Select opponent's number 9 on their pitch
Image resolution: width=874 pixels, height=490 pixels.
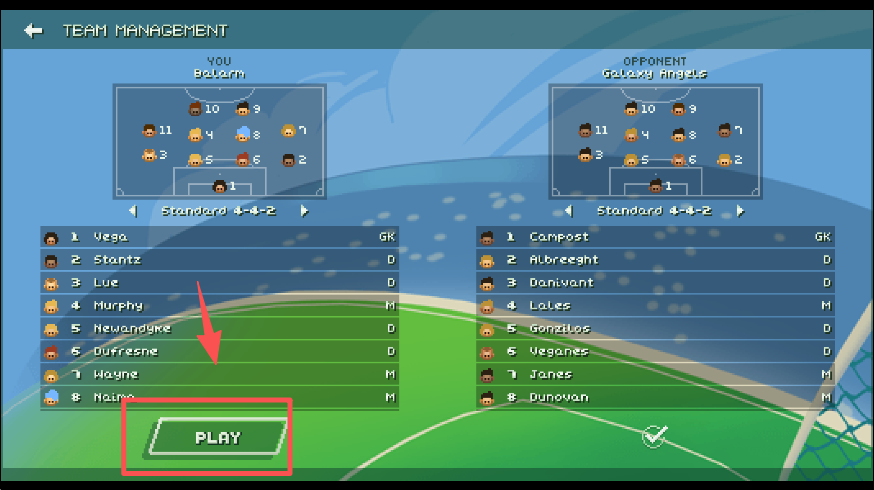679,109
